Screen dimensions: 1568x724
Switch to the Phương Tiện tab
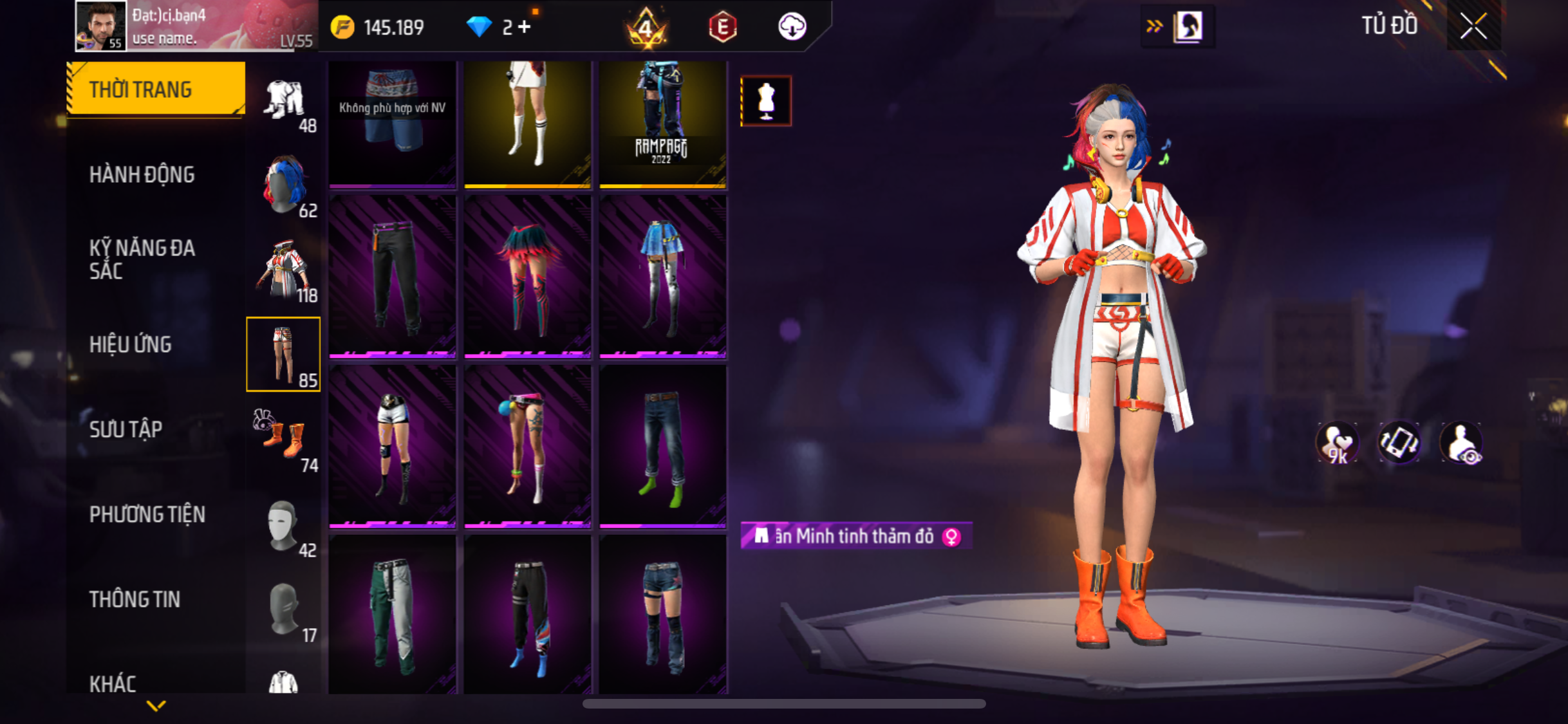(x=147, y=515)
